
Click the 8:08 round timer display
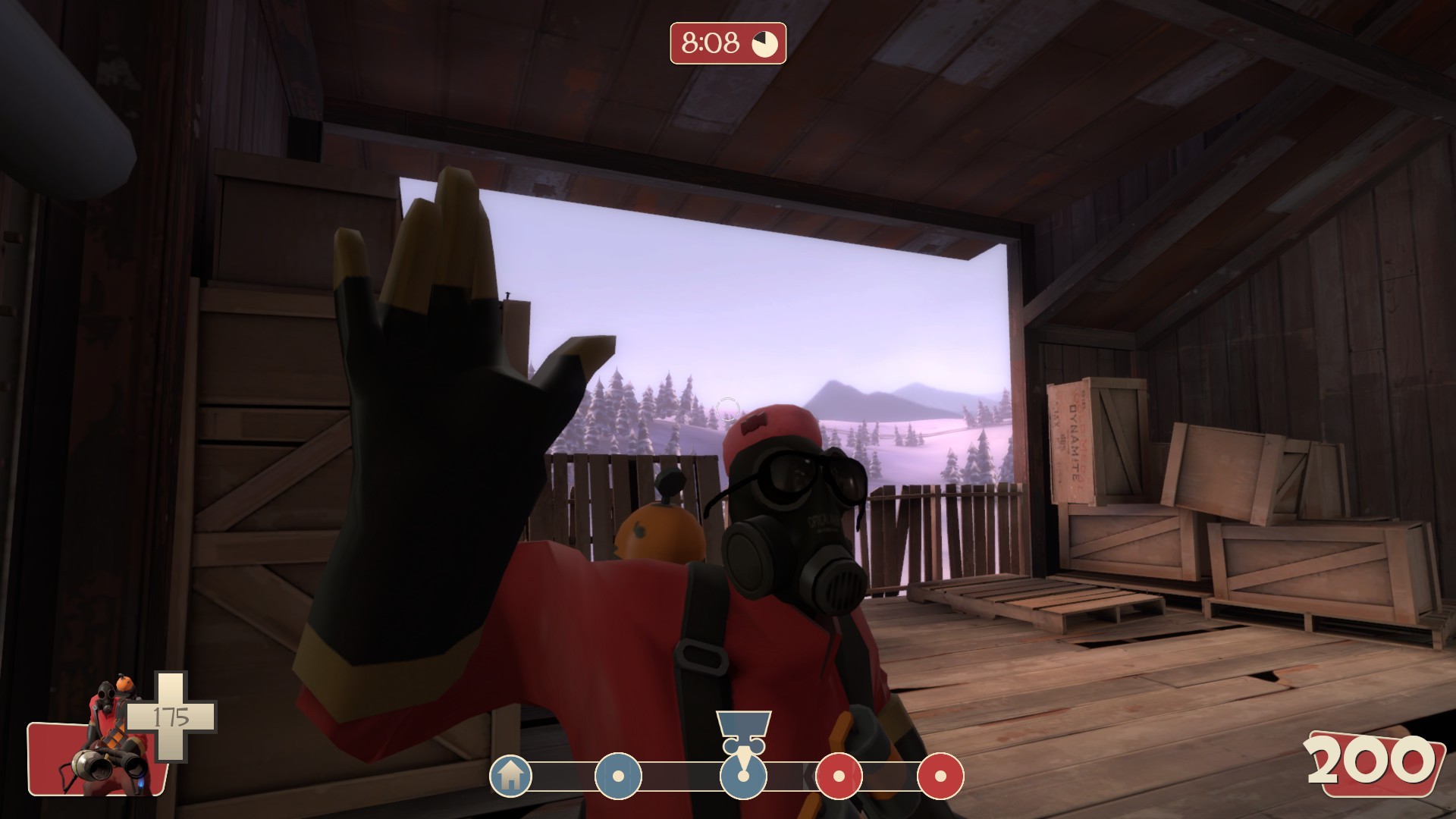711,43
